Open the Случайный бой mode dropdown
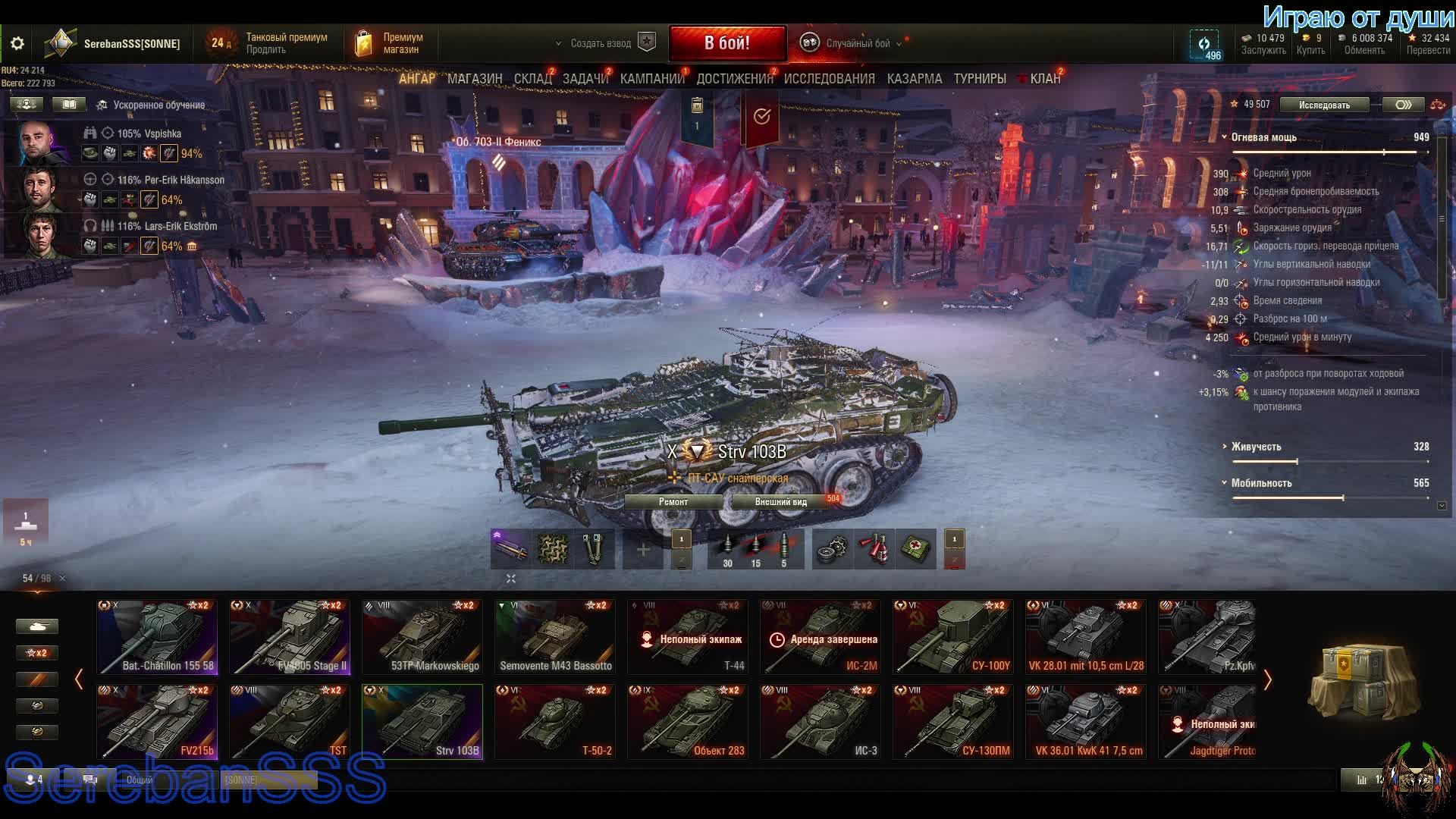Screen dimensions: 1456x819 [x=857, y=43]
